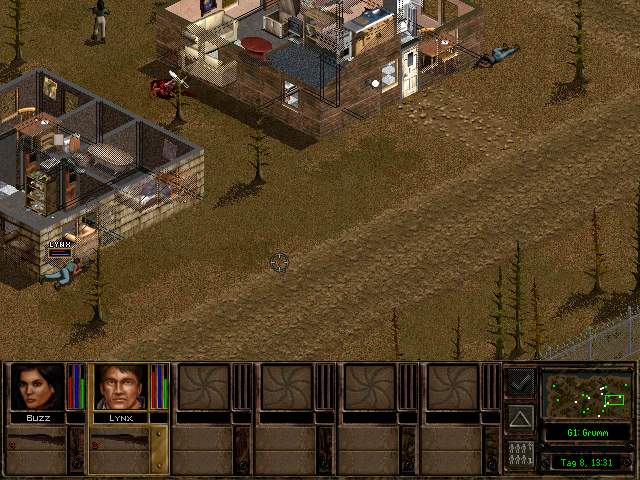Toggle the squad figures button
Image resolution: width=640 pixels, height=480 pixels.
click(x=520, y=454)
